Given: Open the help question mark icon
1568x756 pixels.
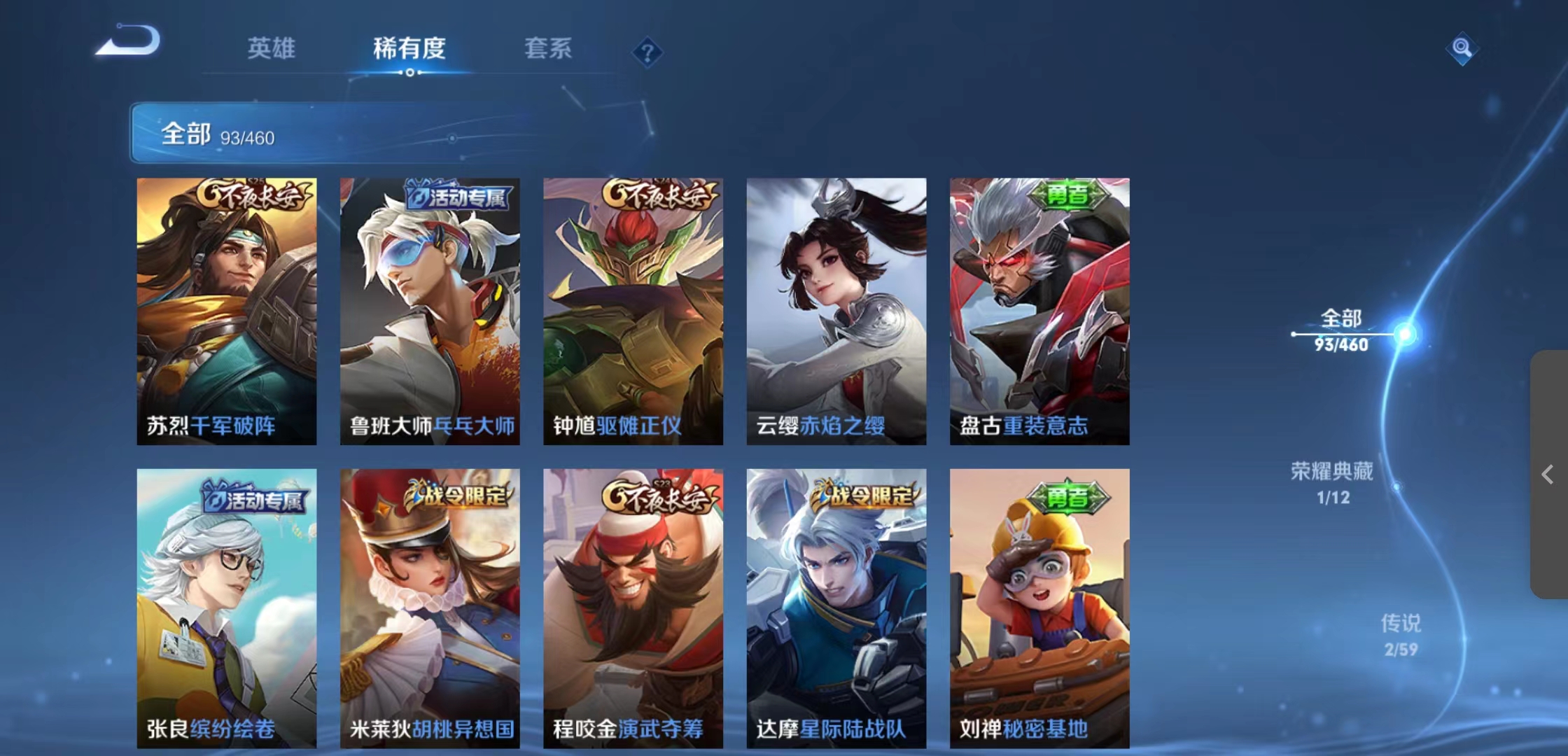Looking at the screenshot, I should pyautogui.click(x=648, y=52).
